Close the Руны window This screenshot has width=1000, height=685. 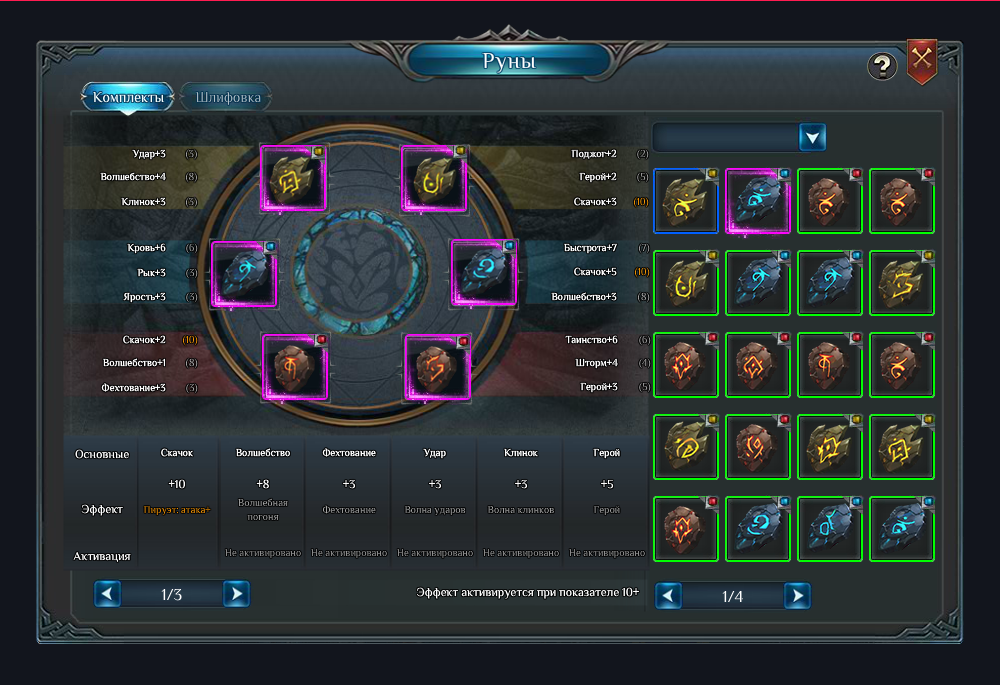tap(921, 62)
